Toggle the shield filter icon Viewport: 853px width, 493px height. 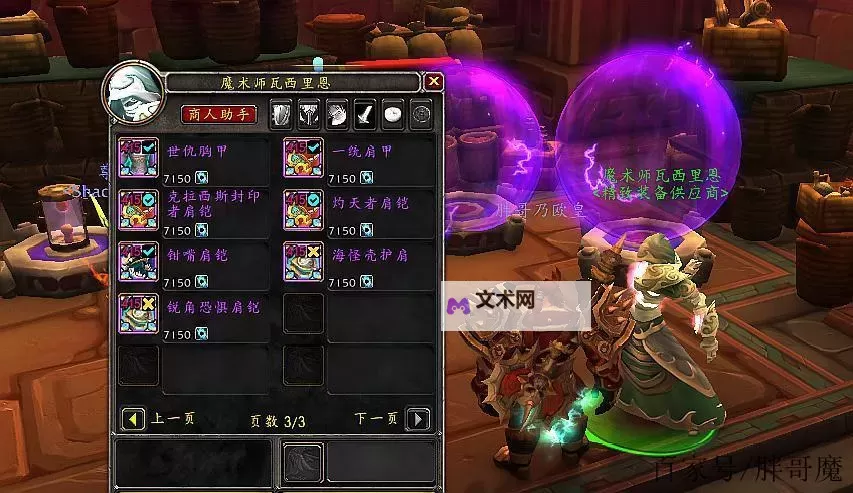pyautogui.click(x=283, y=114)
